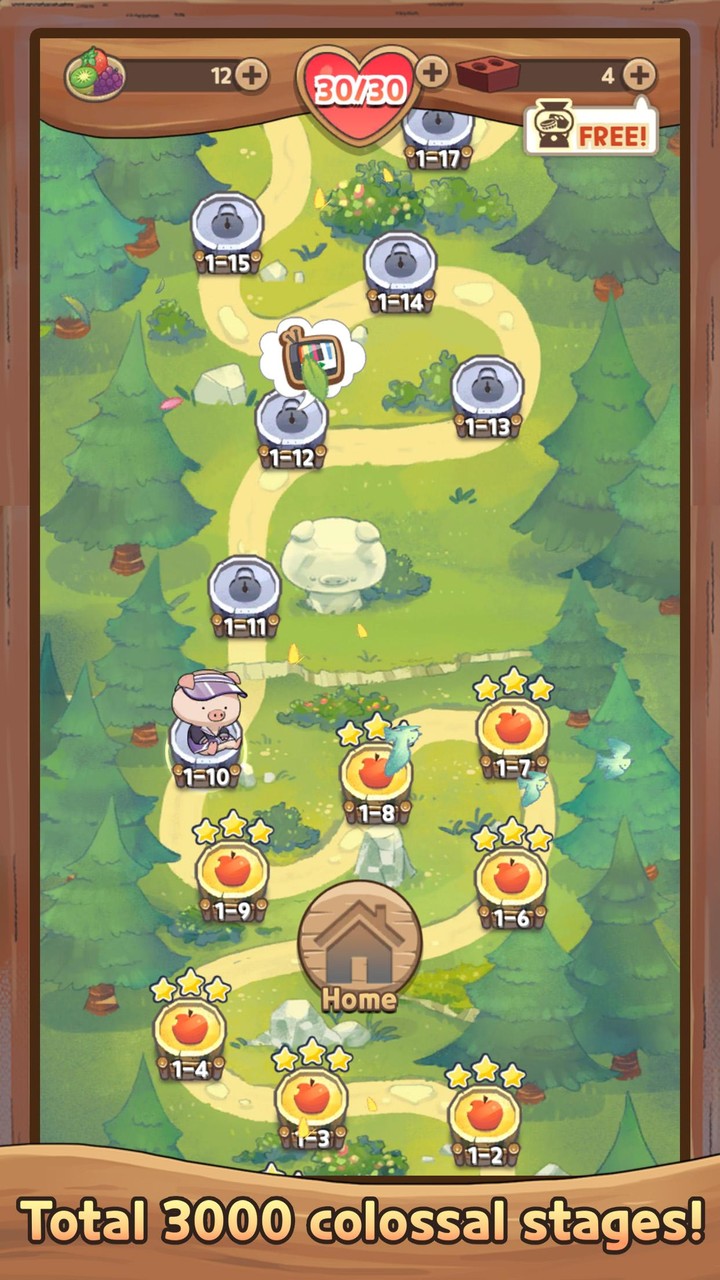Replay stage 1-3
Image resolution: width=720 pixels, height=1280 pixels.
coord(312,1100)
